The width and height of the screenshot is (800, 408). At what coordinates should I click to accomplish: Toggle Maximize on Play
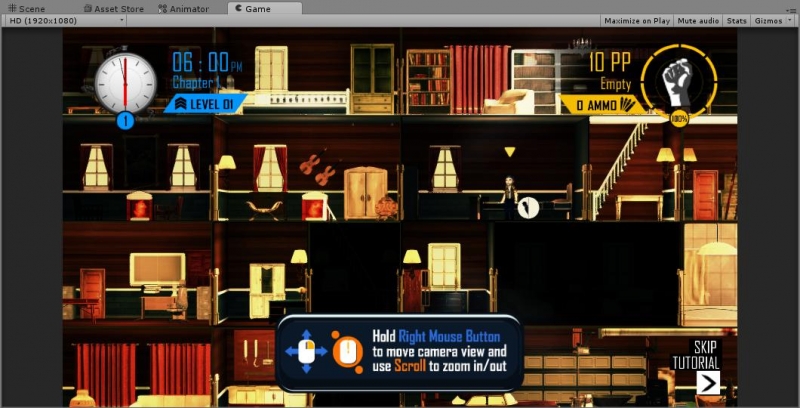[x=637, y=20]
